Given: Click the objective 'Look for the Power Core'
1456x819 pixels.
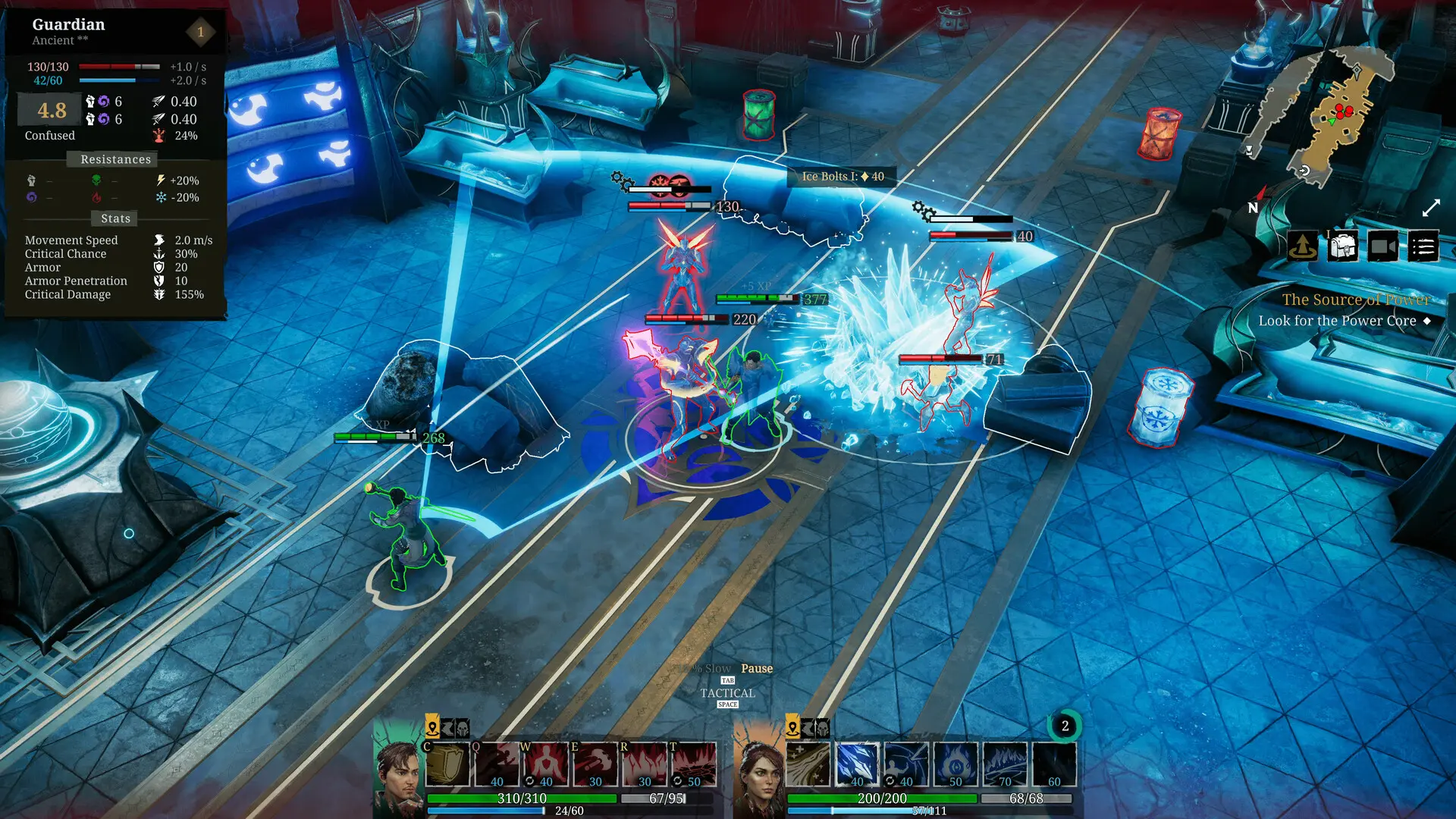Looking at the screenshot, I should click(1338, 320).
